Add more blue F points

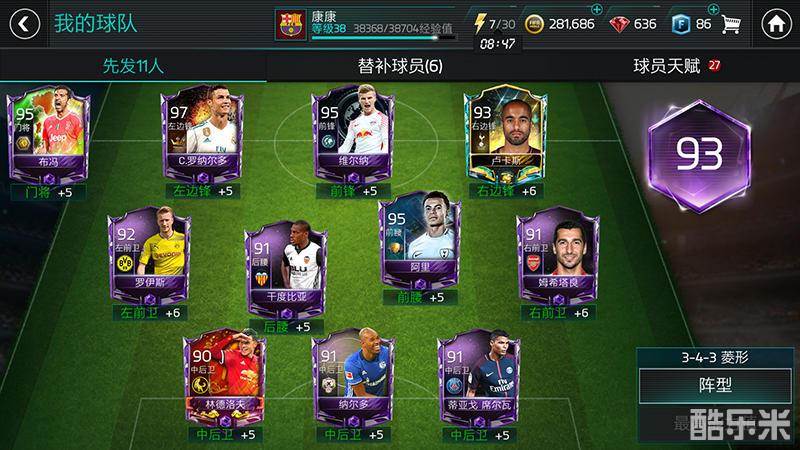pos(712,10)
